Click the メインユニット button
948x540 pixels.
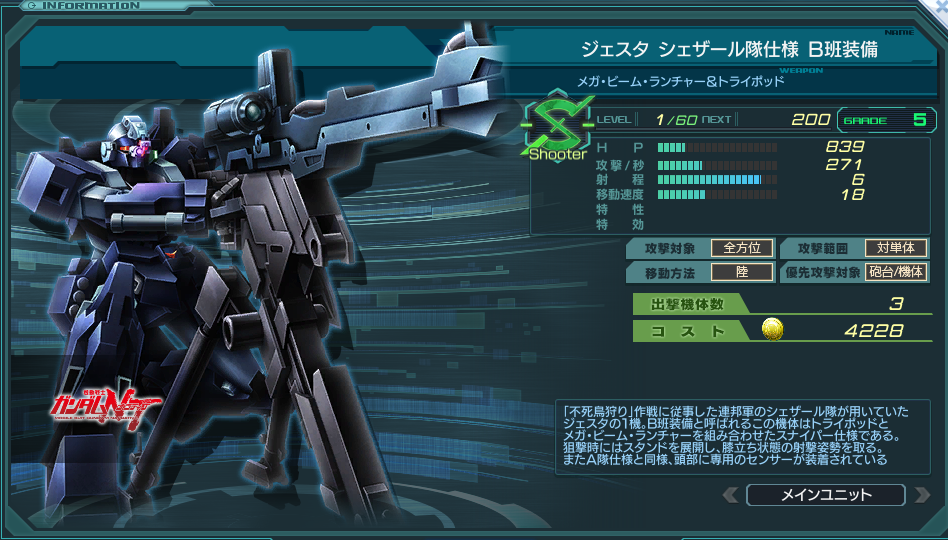coord(825,495)
